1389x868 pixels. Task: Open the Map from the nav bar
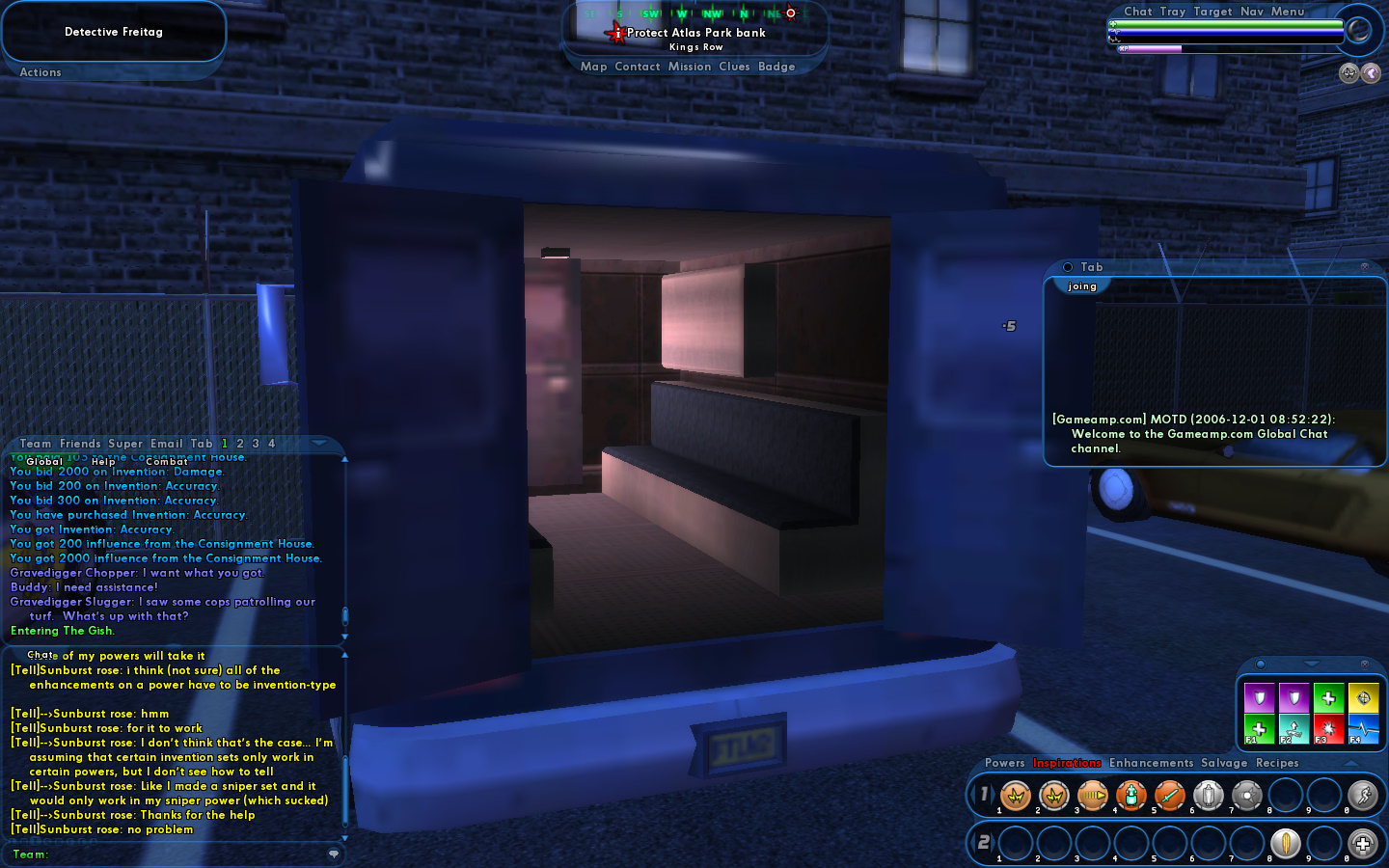point(593,67)
